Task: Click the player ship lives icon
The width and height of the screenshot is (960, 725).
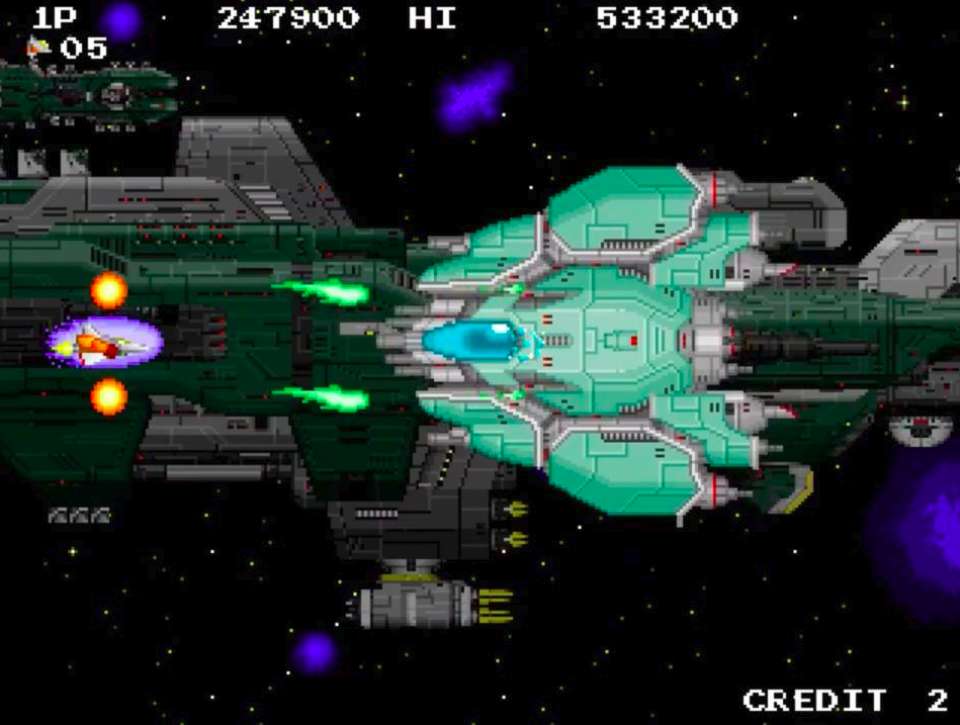Action: (39, 46)
